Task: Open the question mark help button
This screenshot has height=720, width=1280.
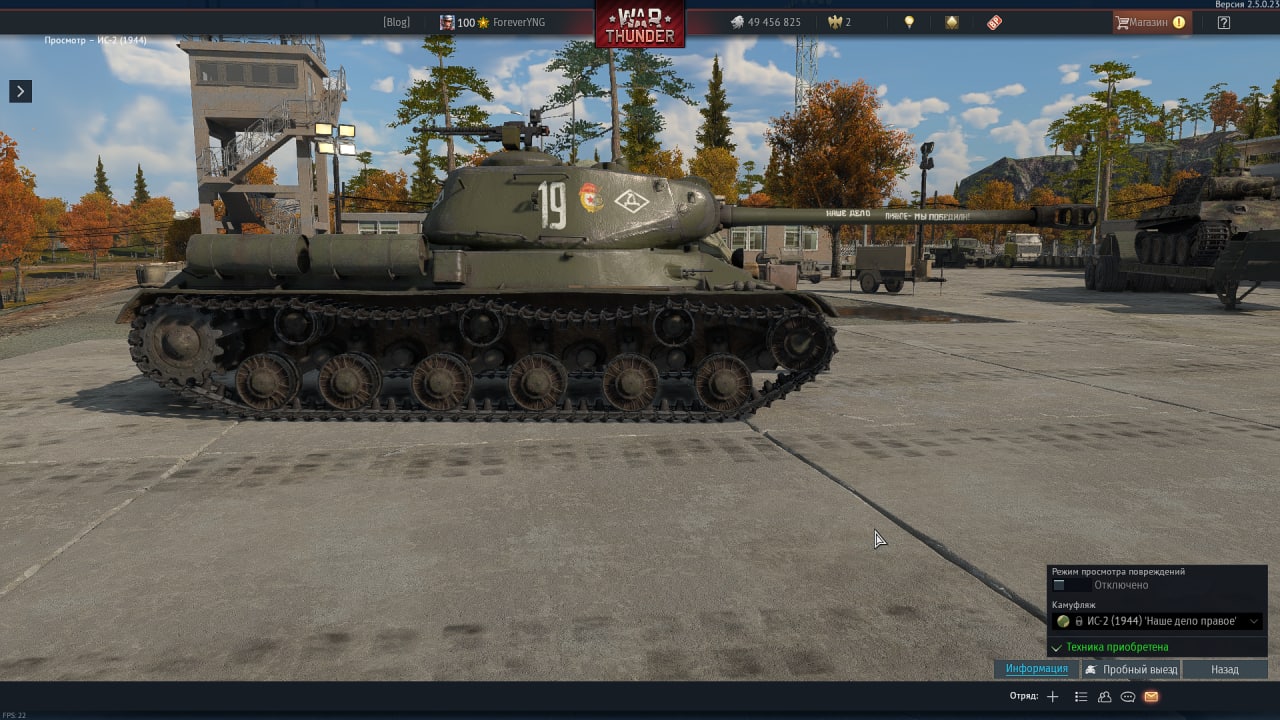Action: click(x=1224, y=22)
